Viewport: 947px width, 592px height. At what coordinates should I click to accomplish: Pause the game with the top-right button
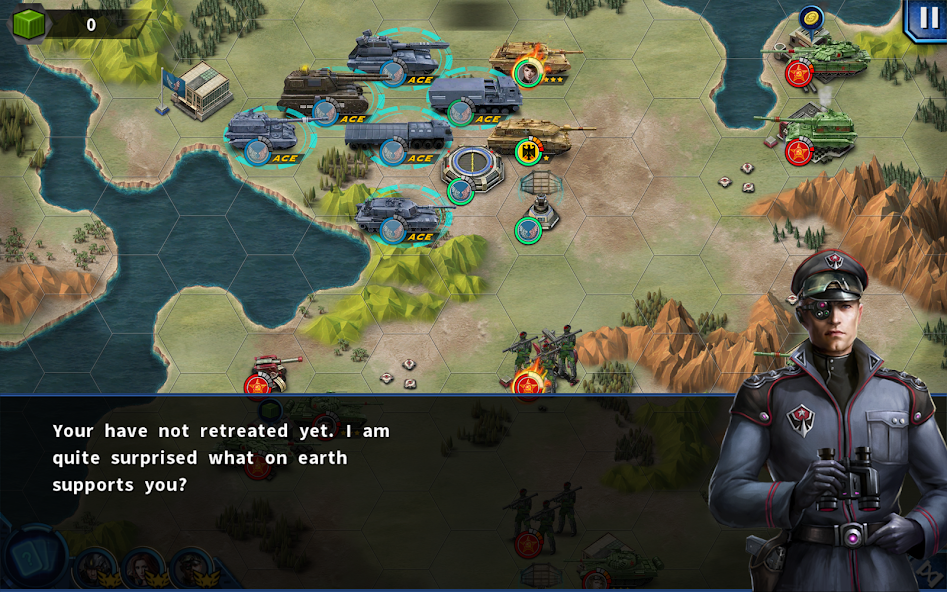pos(926,19)
